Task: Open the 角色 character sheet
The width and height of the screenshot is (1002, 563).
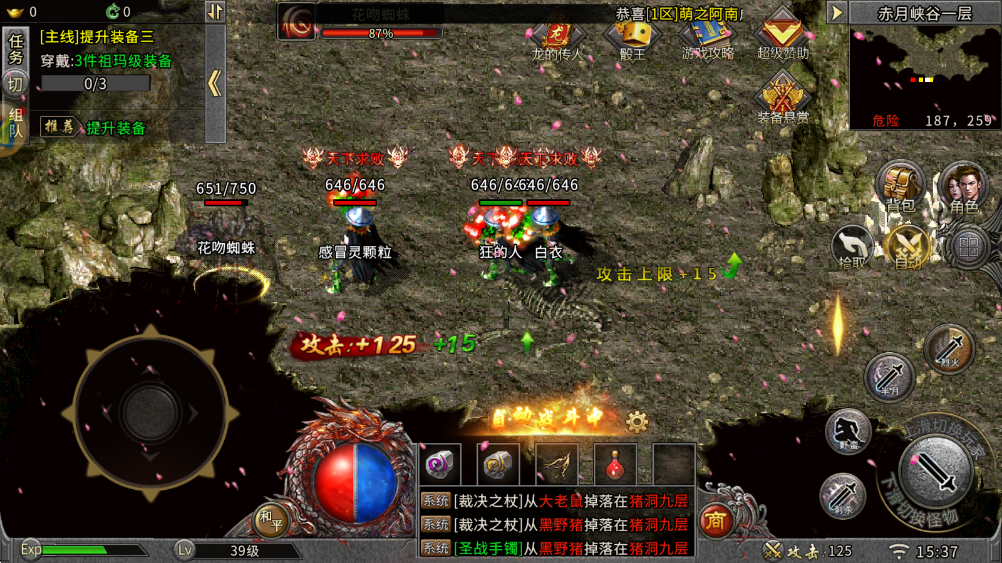Action: [963, 187]
